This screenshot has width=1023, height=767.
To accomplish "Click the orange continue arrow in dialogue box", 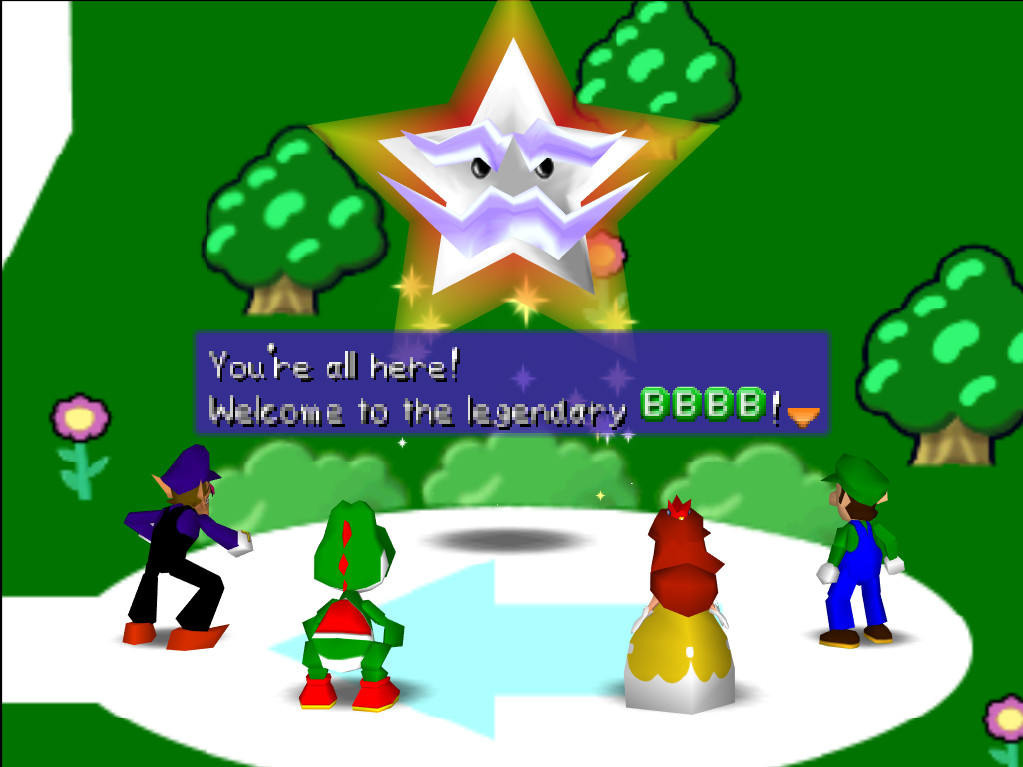I will click(x=803, y=416).
